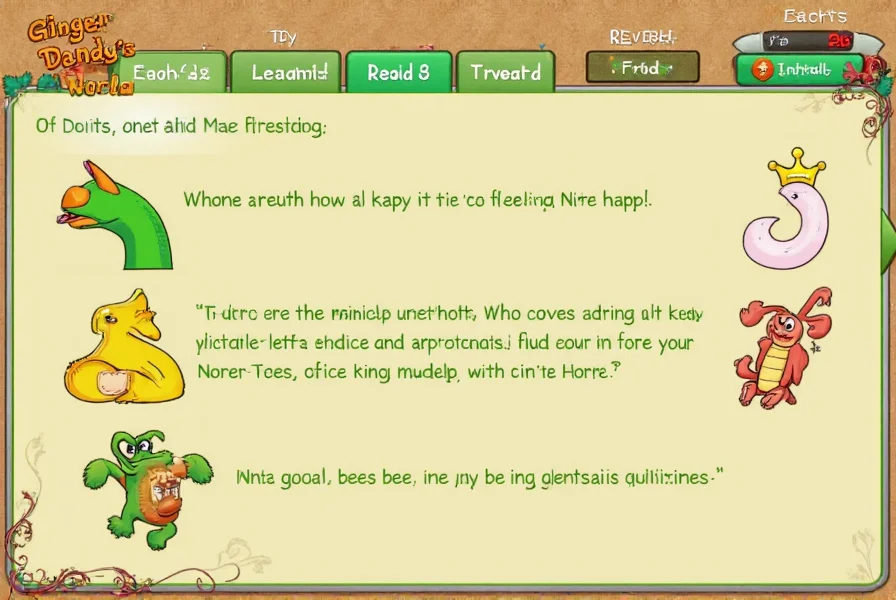Switch to the Eaoh'dz tab
The width and height of the screenshot is (896, 600).
[172, 73]
